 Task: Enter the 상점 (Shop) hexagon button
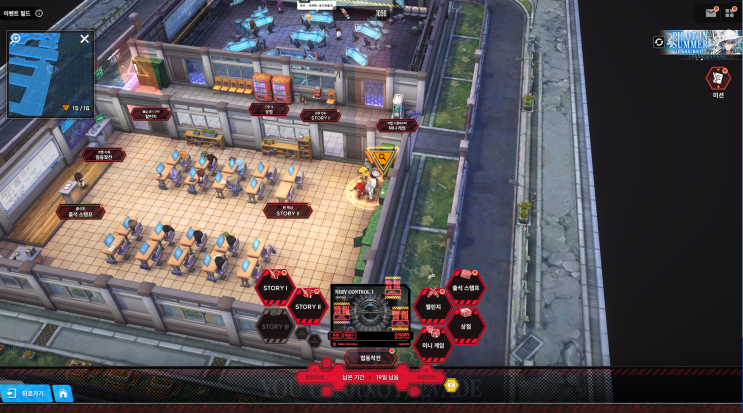pos(465,326)
